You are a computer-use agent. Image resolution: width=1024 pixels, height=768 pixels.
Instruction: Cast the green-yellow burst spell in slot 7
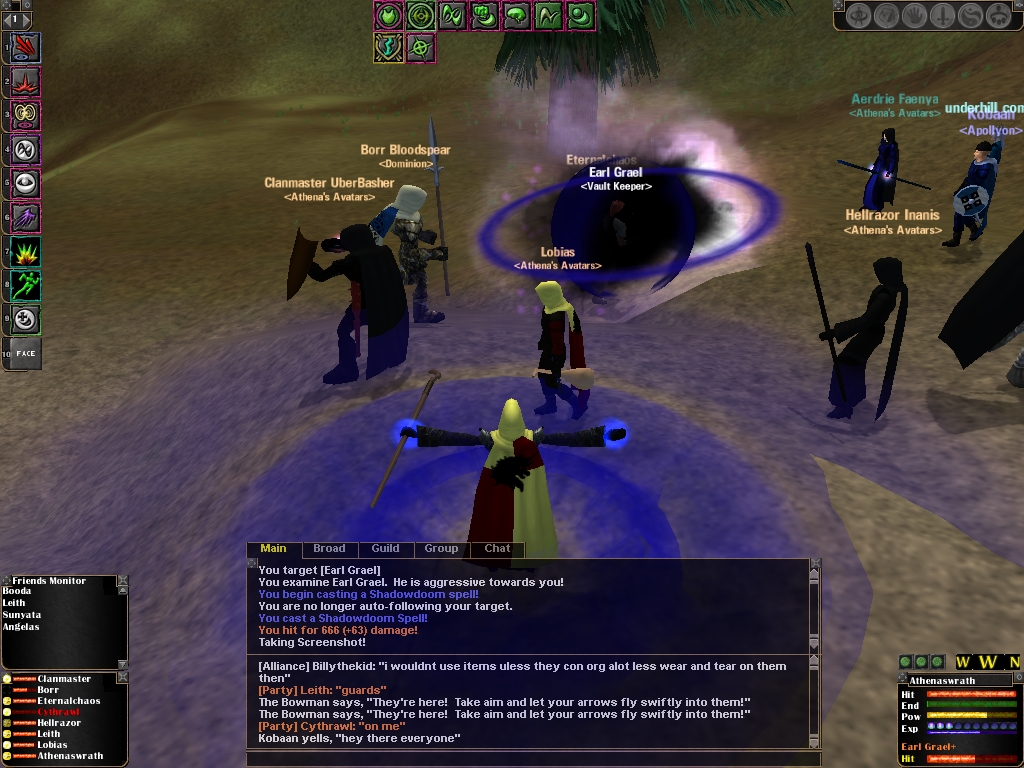click(x=26, y=251)
